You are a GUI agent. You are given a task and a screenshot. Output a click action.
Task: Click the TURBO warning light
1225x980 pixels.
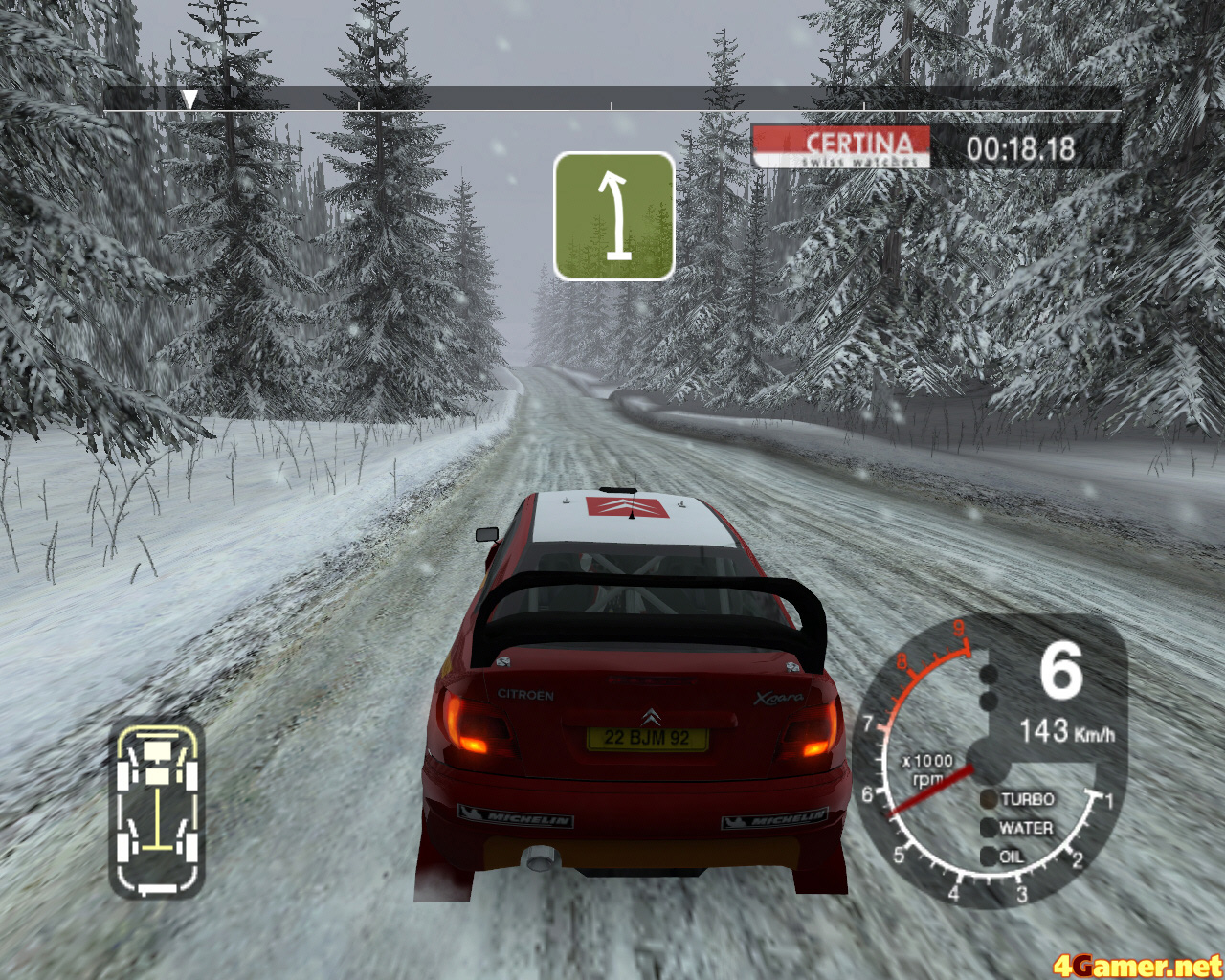[989, 799]
